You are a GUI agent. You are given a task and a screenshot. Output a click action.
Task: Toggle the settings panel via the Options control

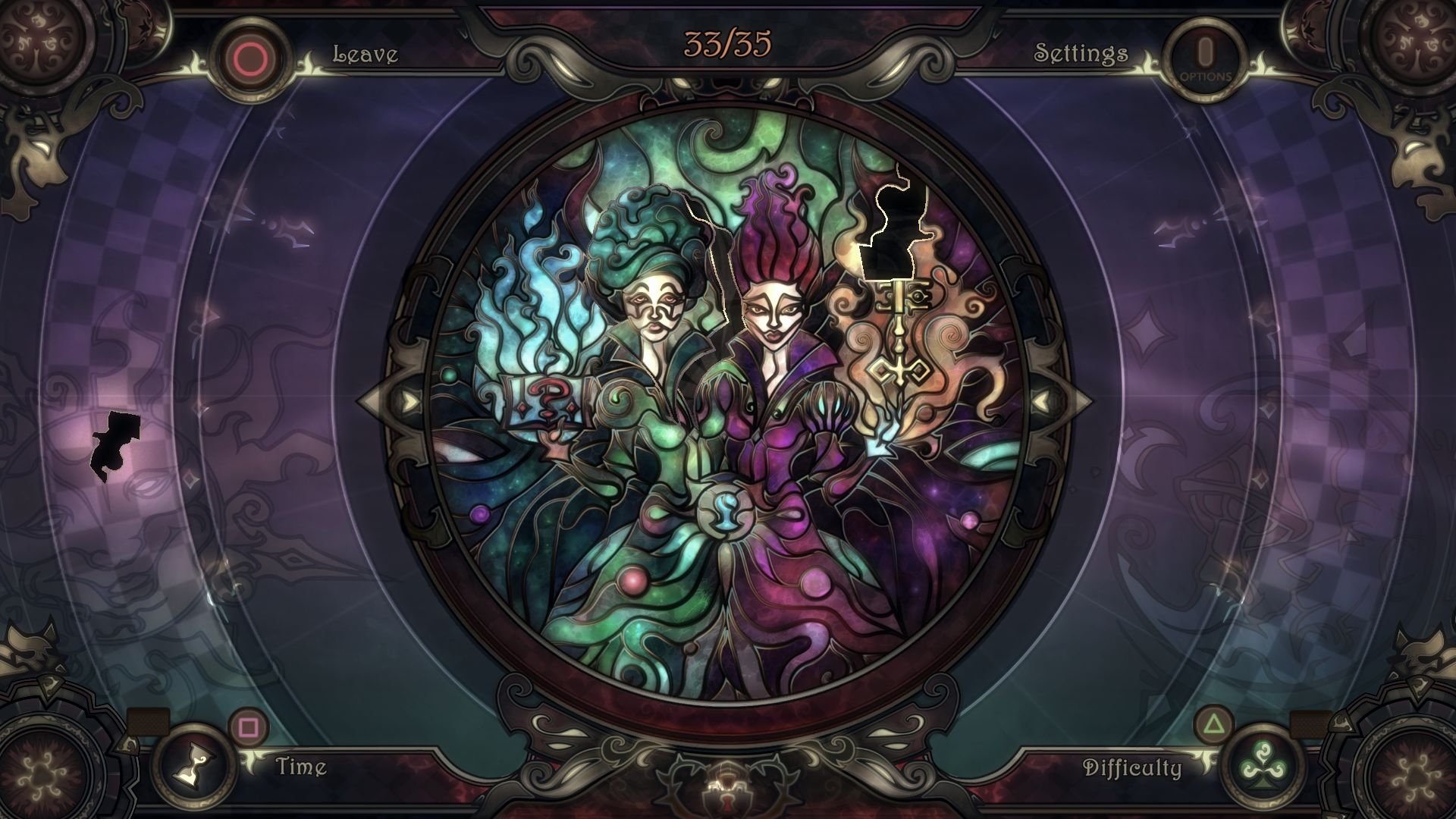(x=1205, y=53)
